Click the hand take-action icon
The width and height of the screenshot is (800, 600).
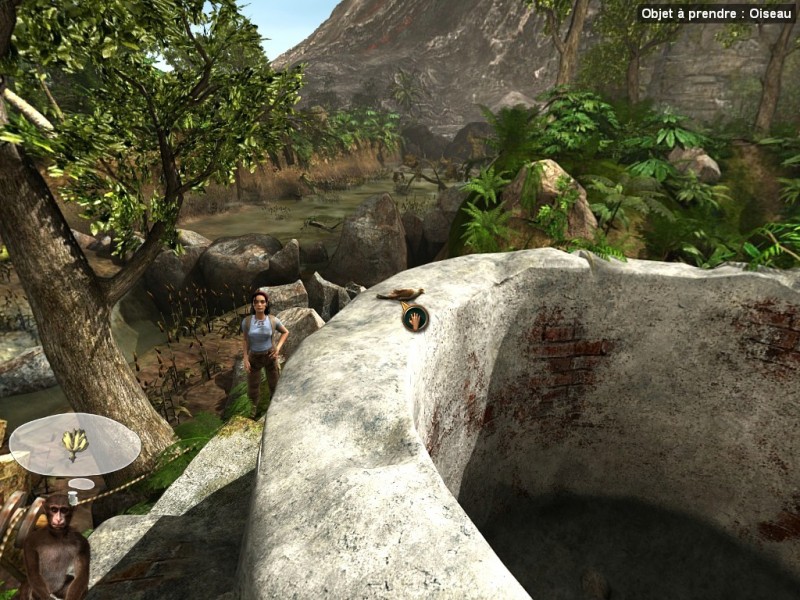[x=415, y=318]
